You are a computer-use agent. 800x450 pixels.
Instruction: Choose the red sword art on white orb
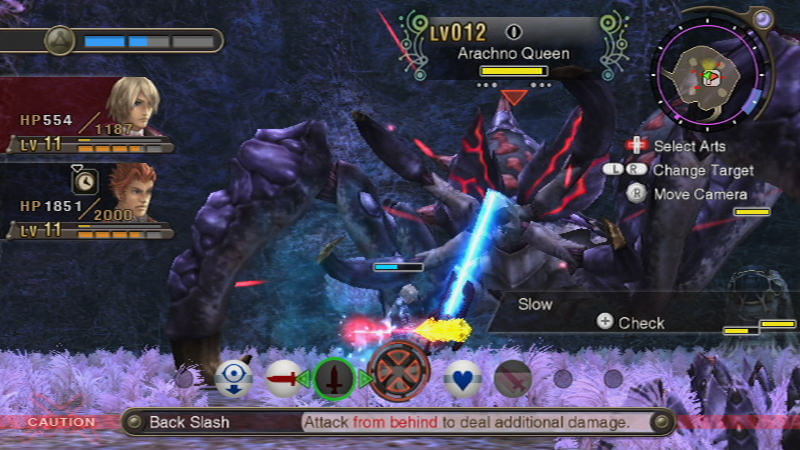coord(283,379)
